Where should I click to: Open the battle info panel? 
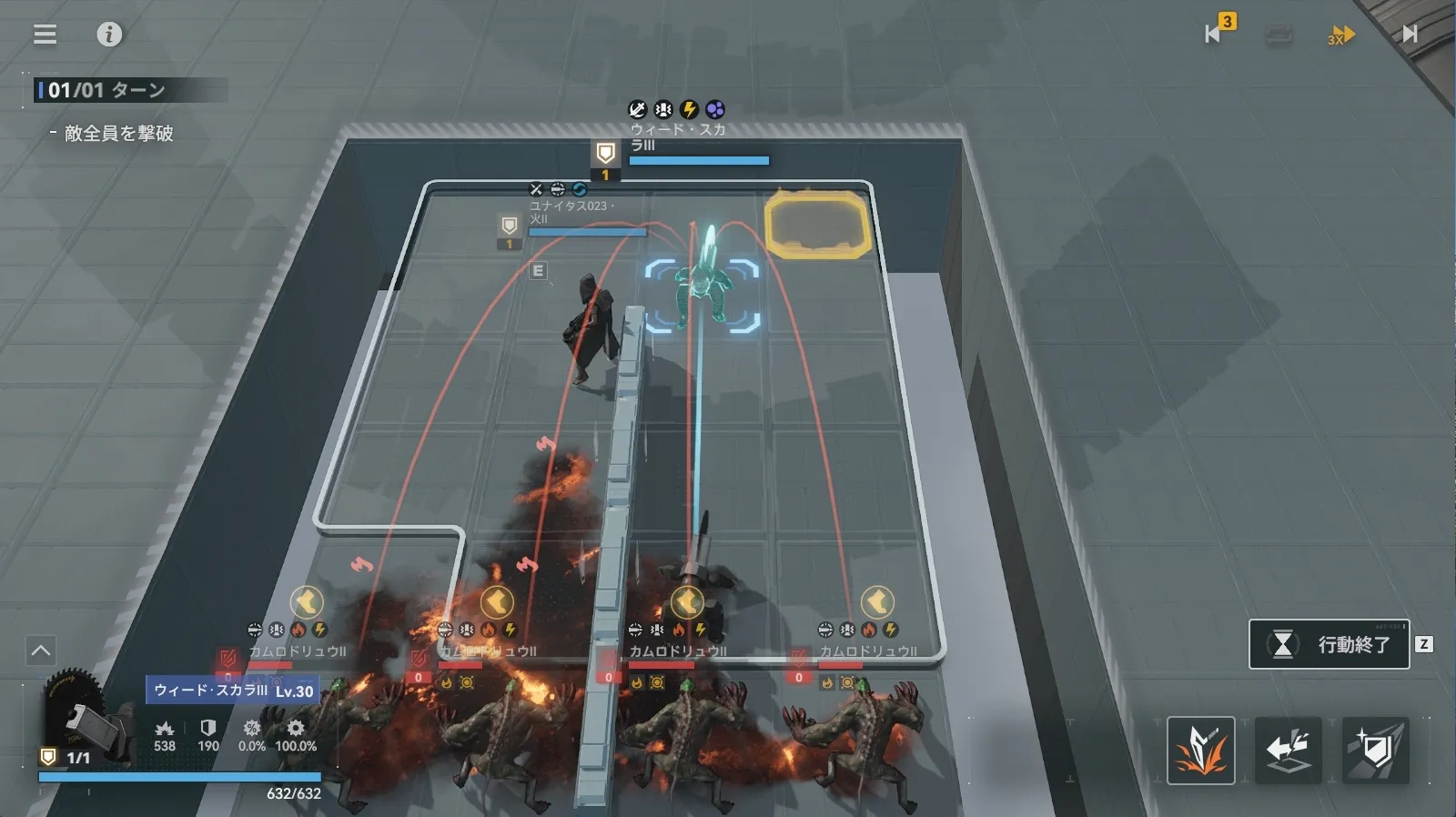click(109, 35)
